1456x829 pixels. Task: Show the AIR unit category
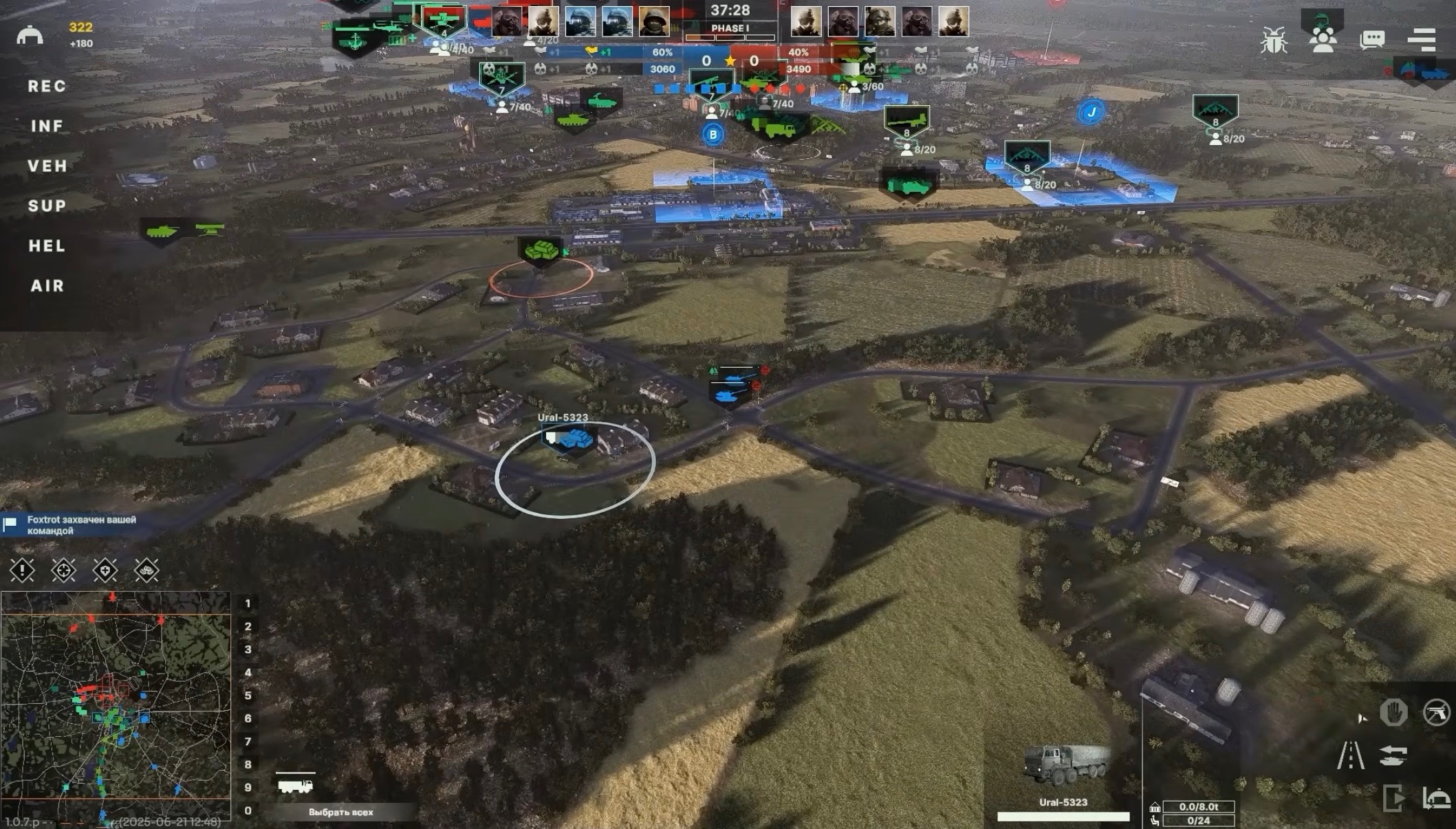coord(47,286)
